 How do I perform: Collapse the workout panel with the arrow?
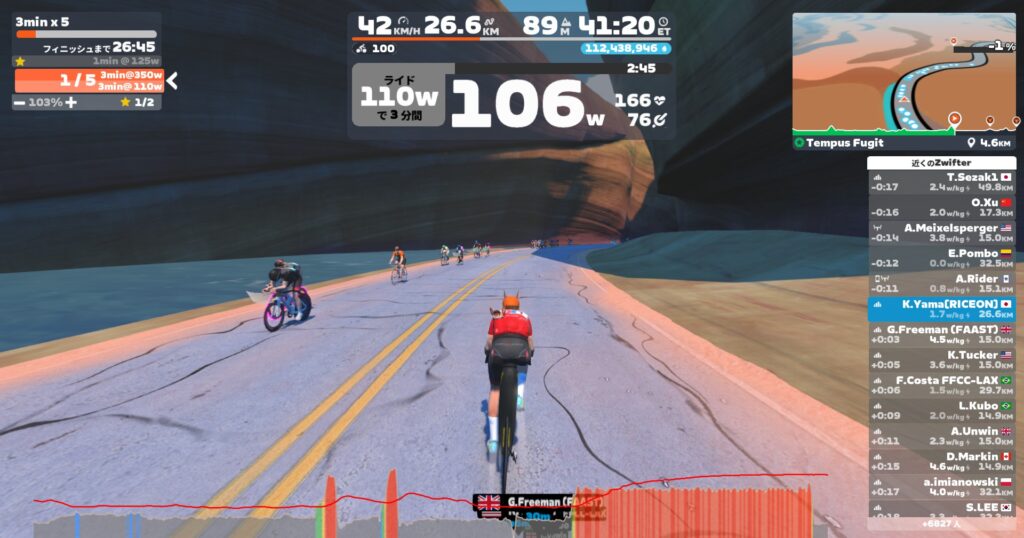click(x=172, y=81)
